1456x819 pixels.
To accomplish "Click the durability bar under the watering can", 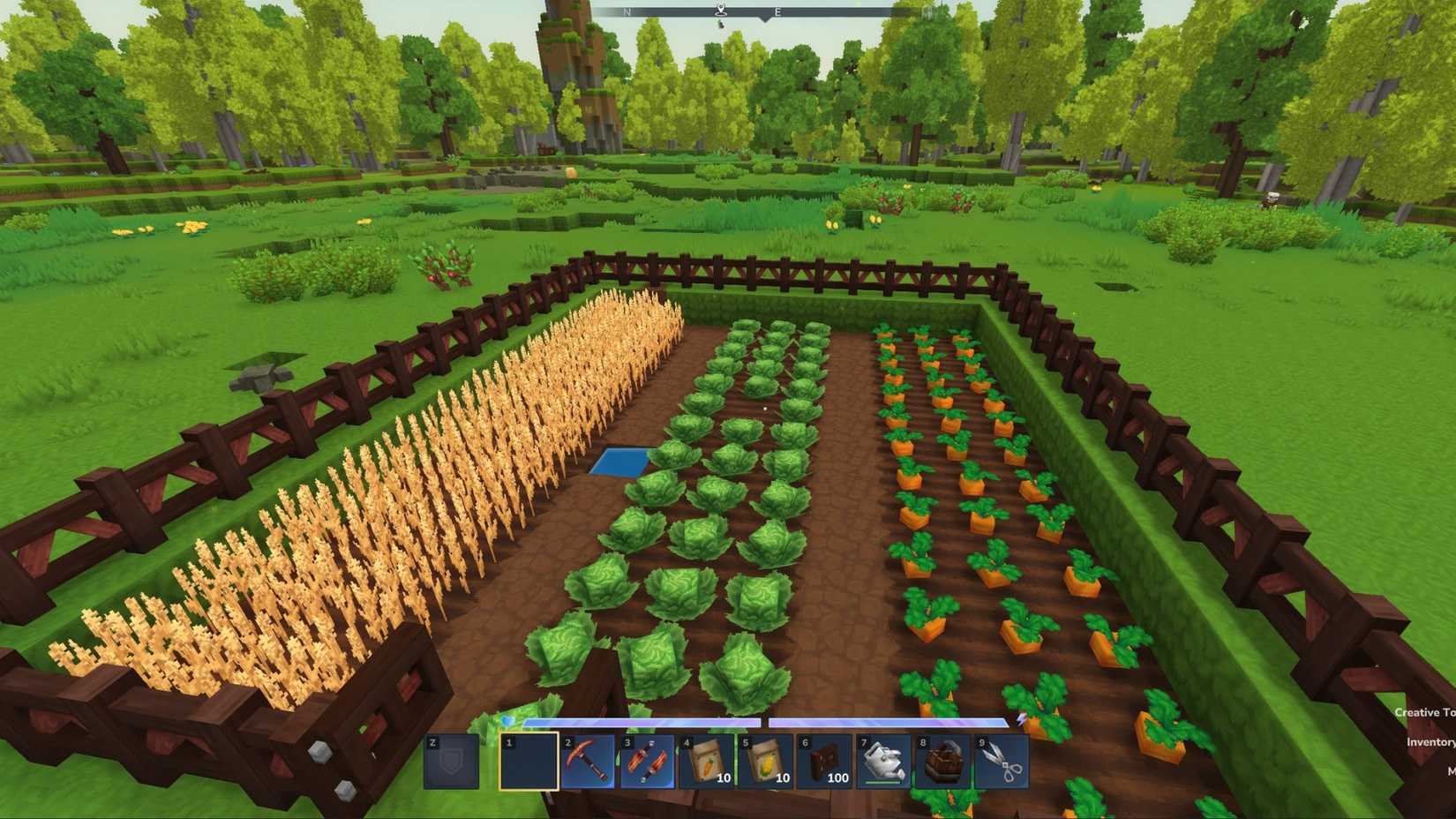I will click(x=880, y=782).
